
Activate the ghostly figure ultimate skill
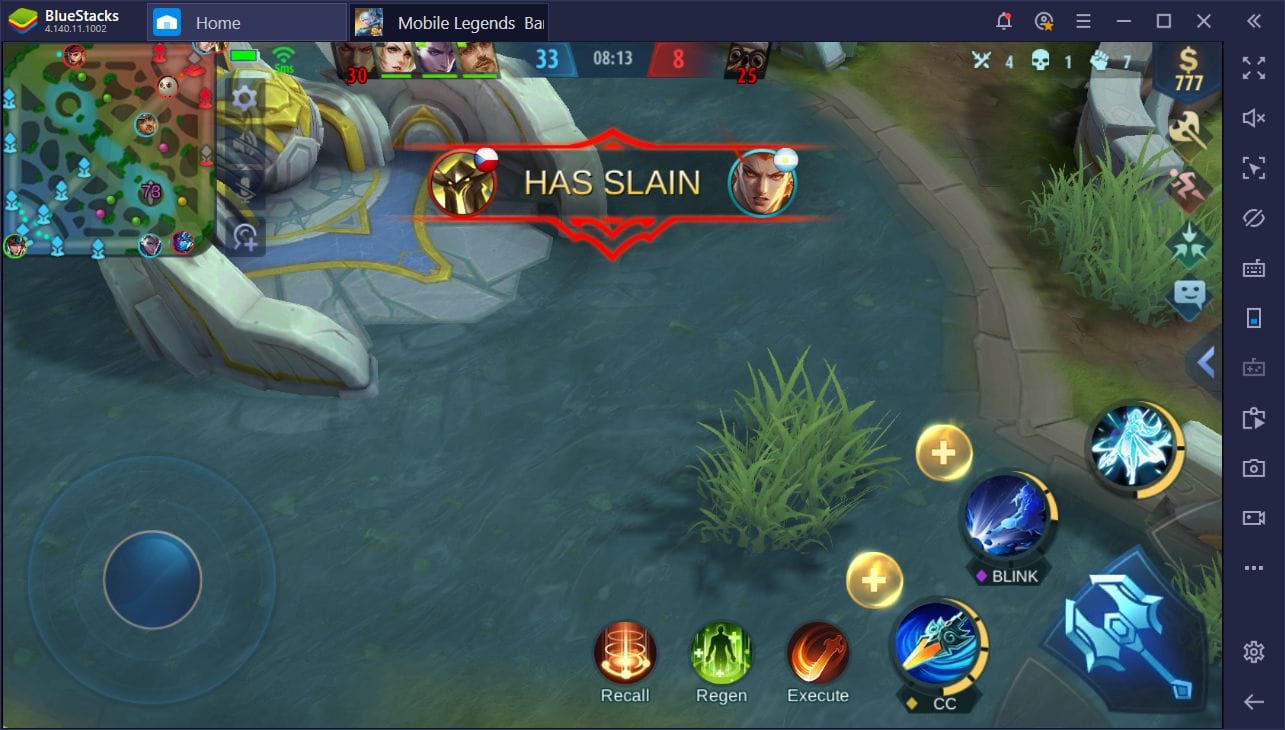point(1133,448)
